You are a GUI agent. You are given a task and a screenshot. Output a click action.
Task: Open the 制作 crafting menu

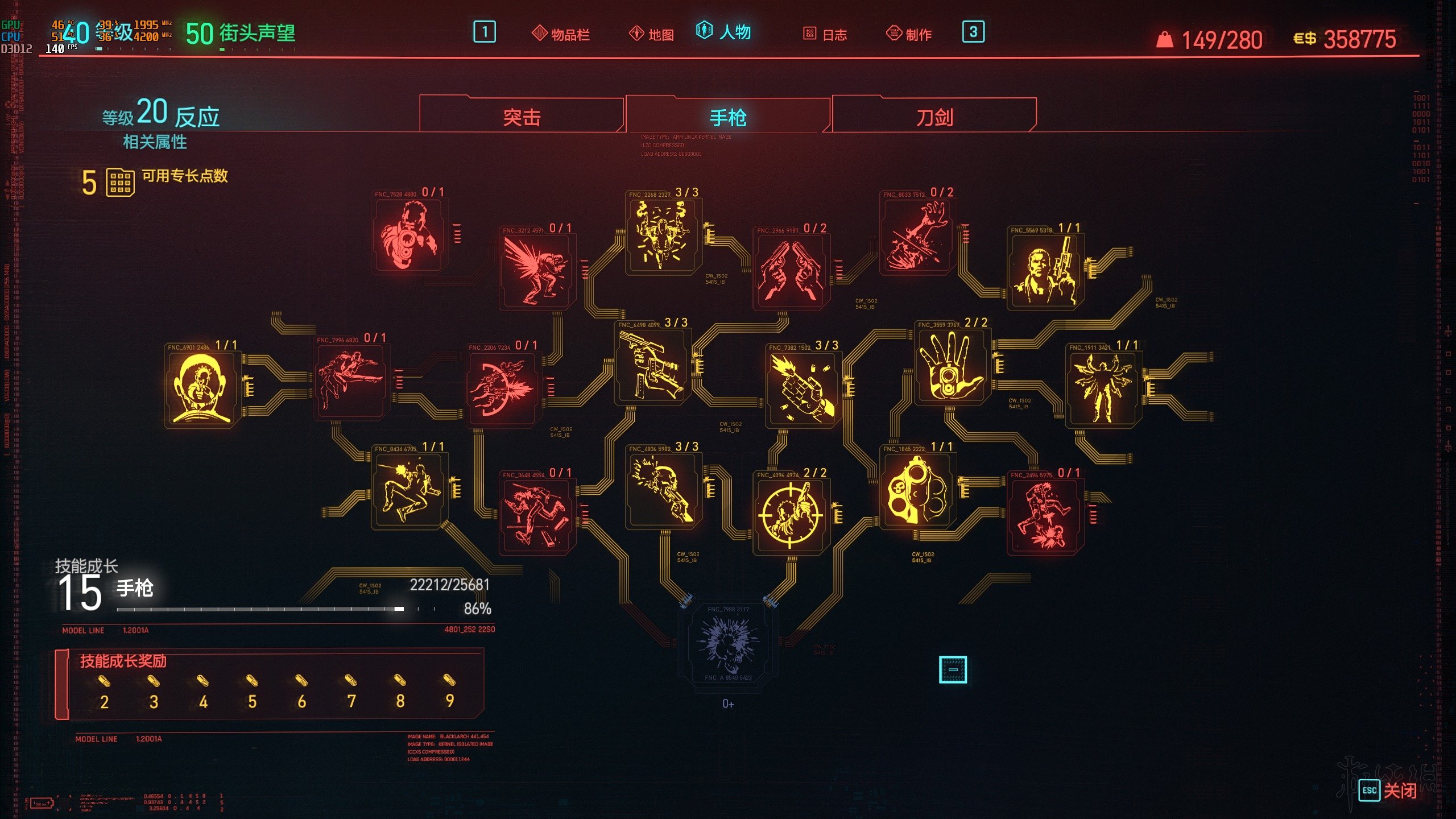tap(909, 34)
